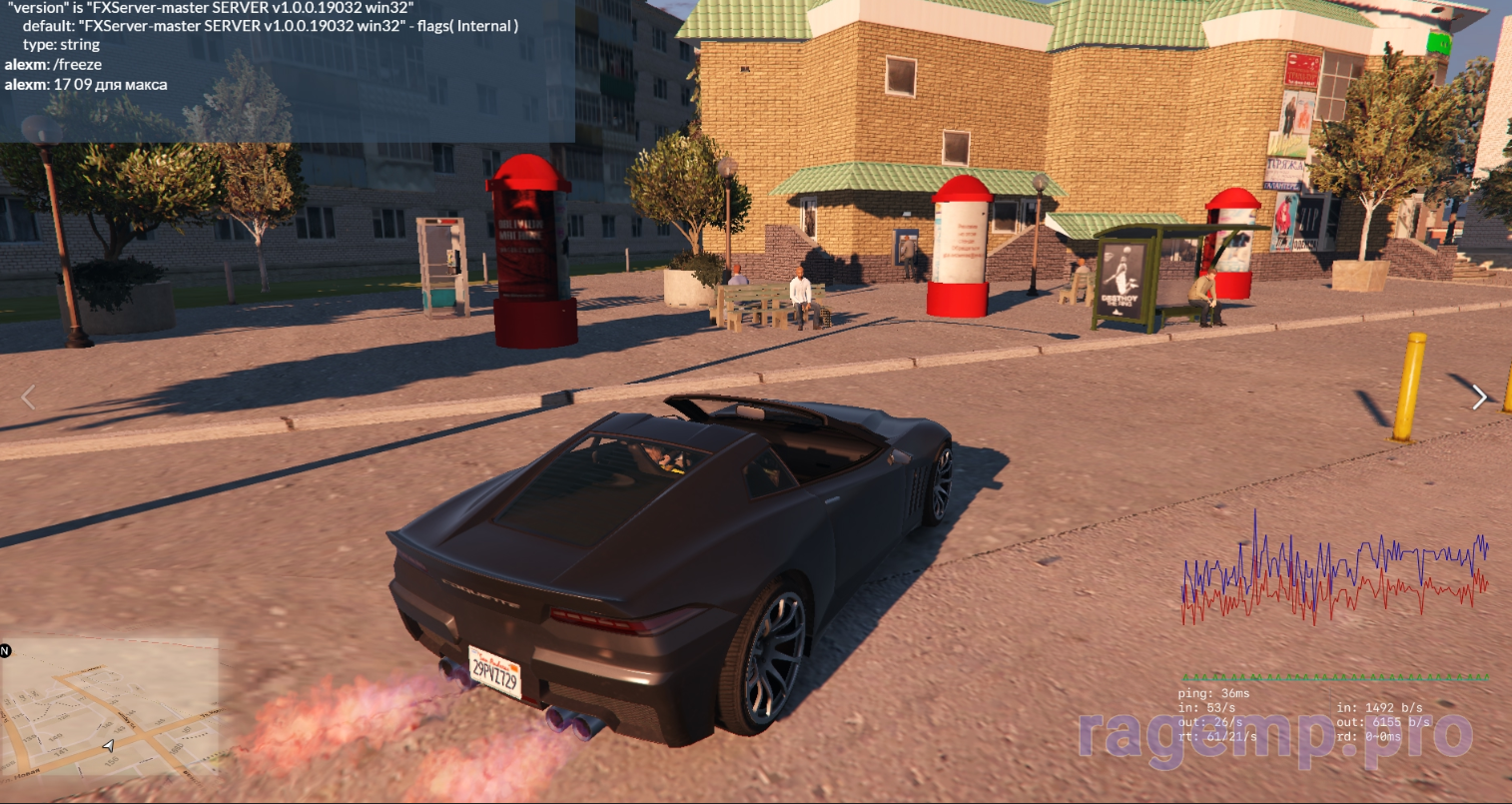Go to the previous gallery image
The height and width of the screenshot is (804, 1512).
(x=28, y=398)
